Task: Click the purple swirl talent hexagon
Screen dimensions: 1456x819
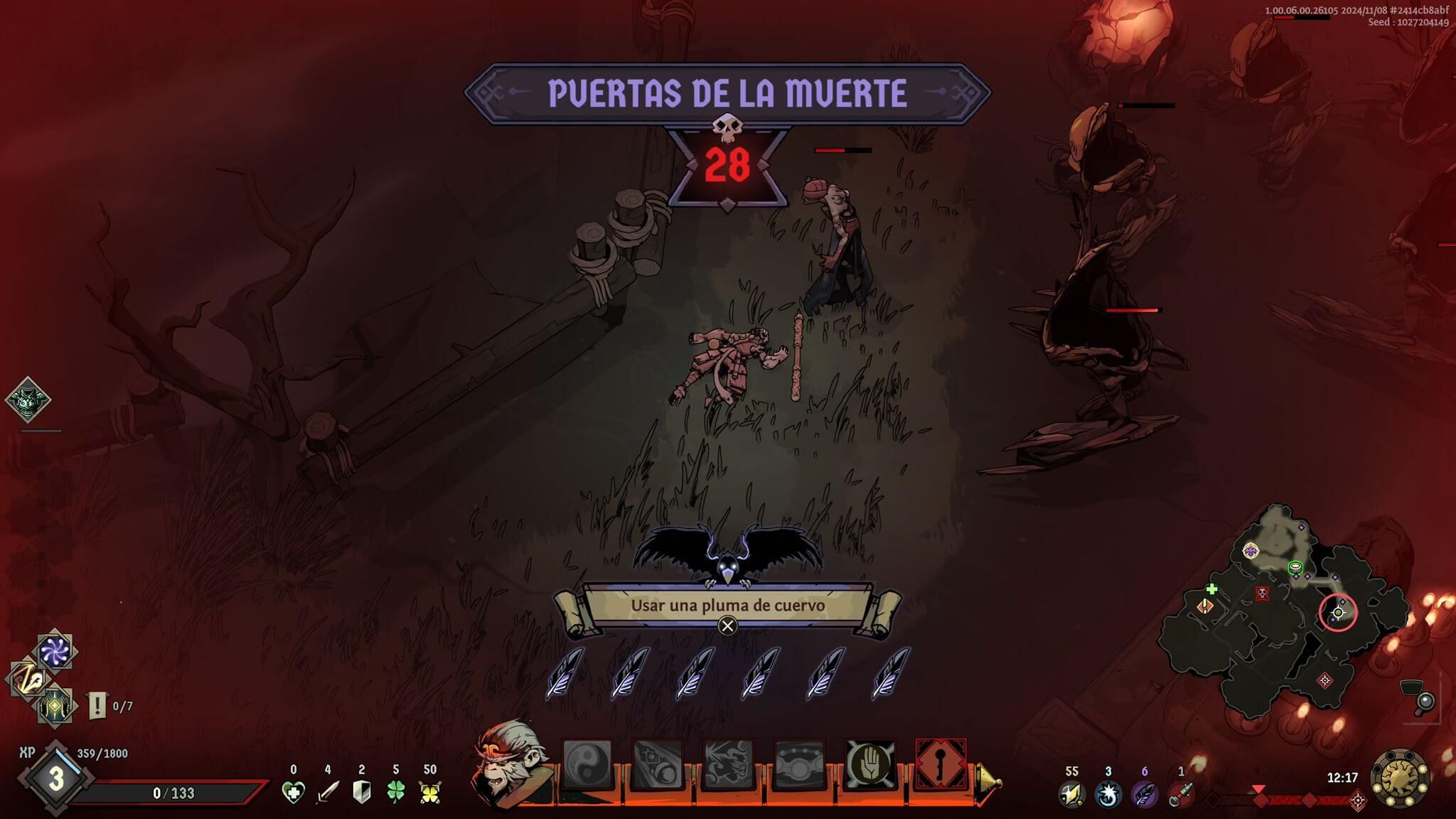Action: (x=54, y=650)
